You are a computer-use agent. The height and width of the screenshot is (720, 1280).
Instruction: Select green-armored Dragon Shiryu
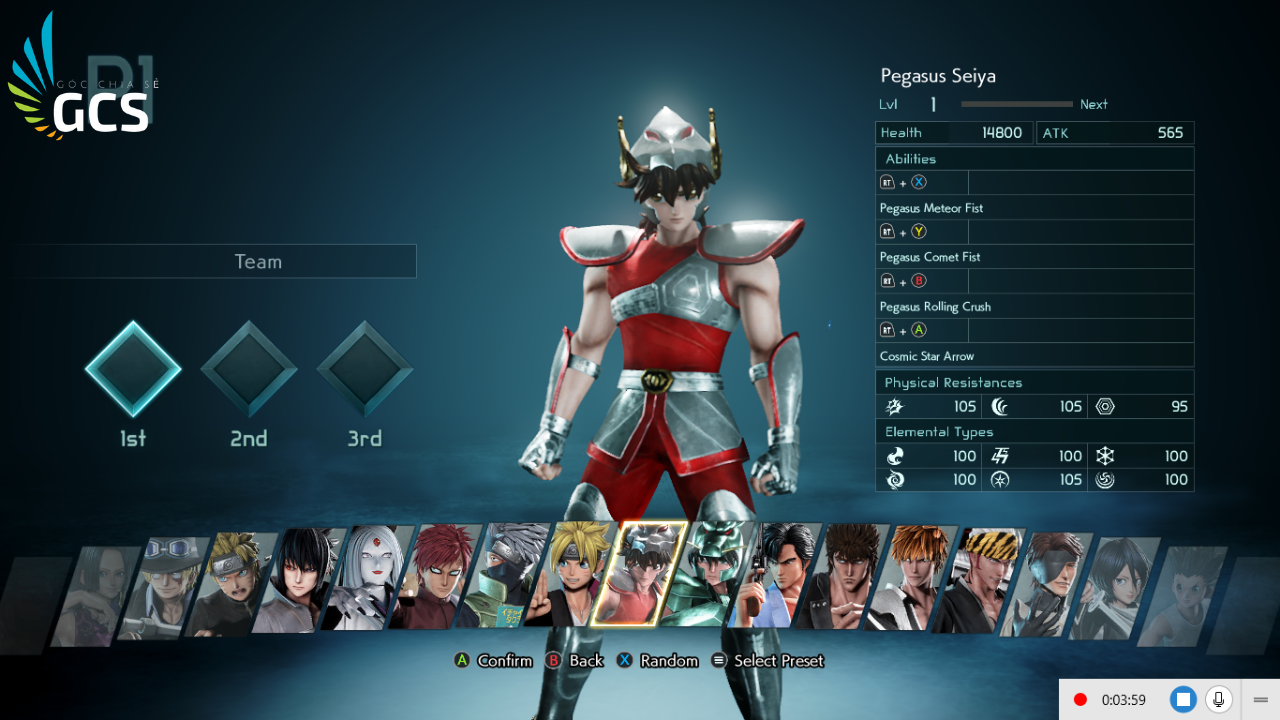[708, 574]
